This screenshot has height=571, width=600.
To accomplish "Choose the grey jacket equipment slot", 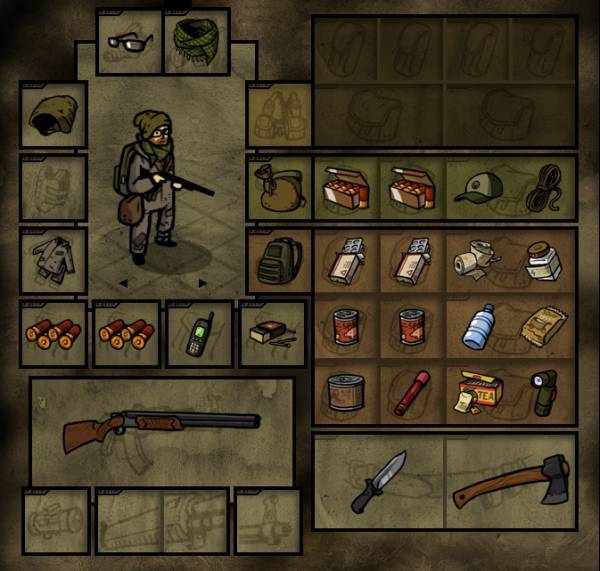I will (53, 260).
